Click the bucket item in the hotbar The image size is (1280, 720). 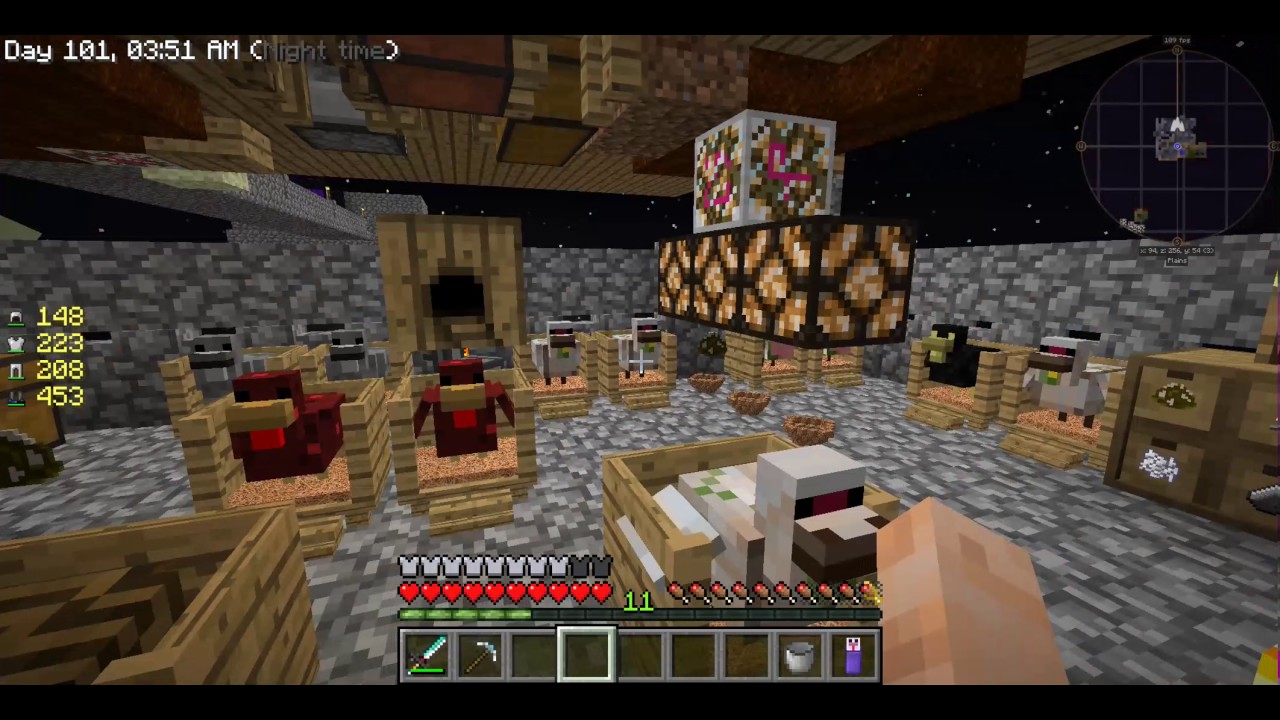[798, 654]
